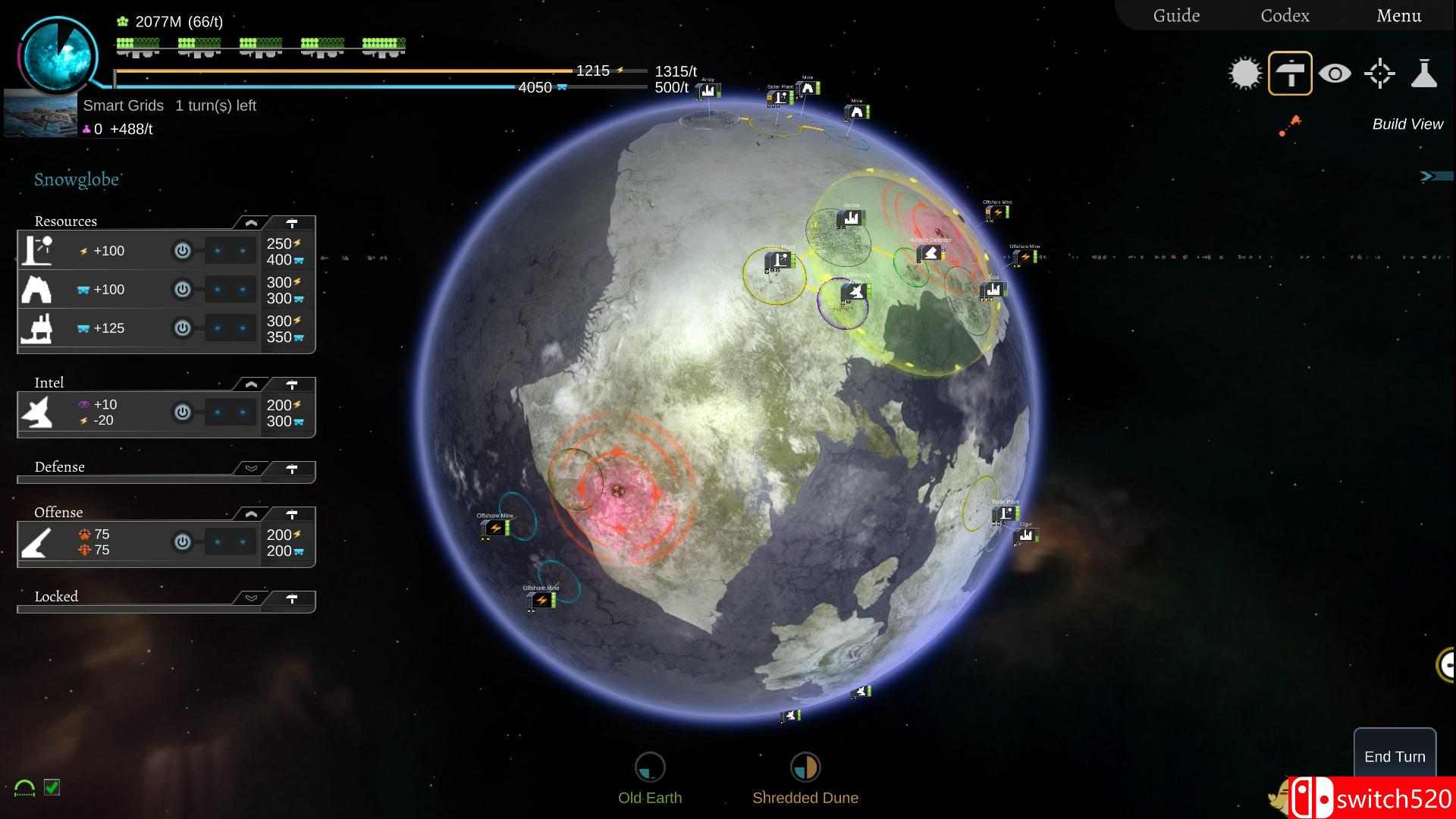This screenshot has width=1456, height=819.
Task: Activate the crosshair targeting view
Action: pos(1379,74)
